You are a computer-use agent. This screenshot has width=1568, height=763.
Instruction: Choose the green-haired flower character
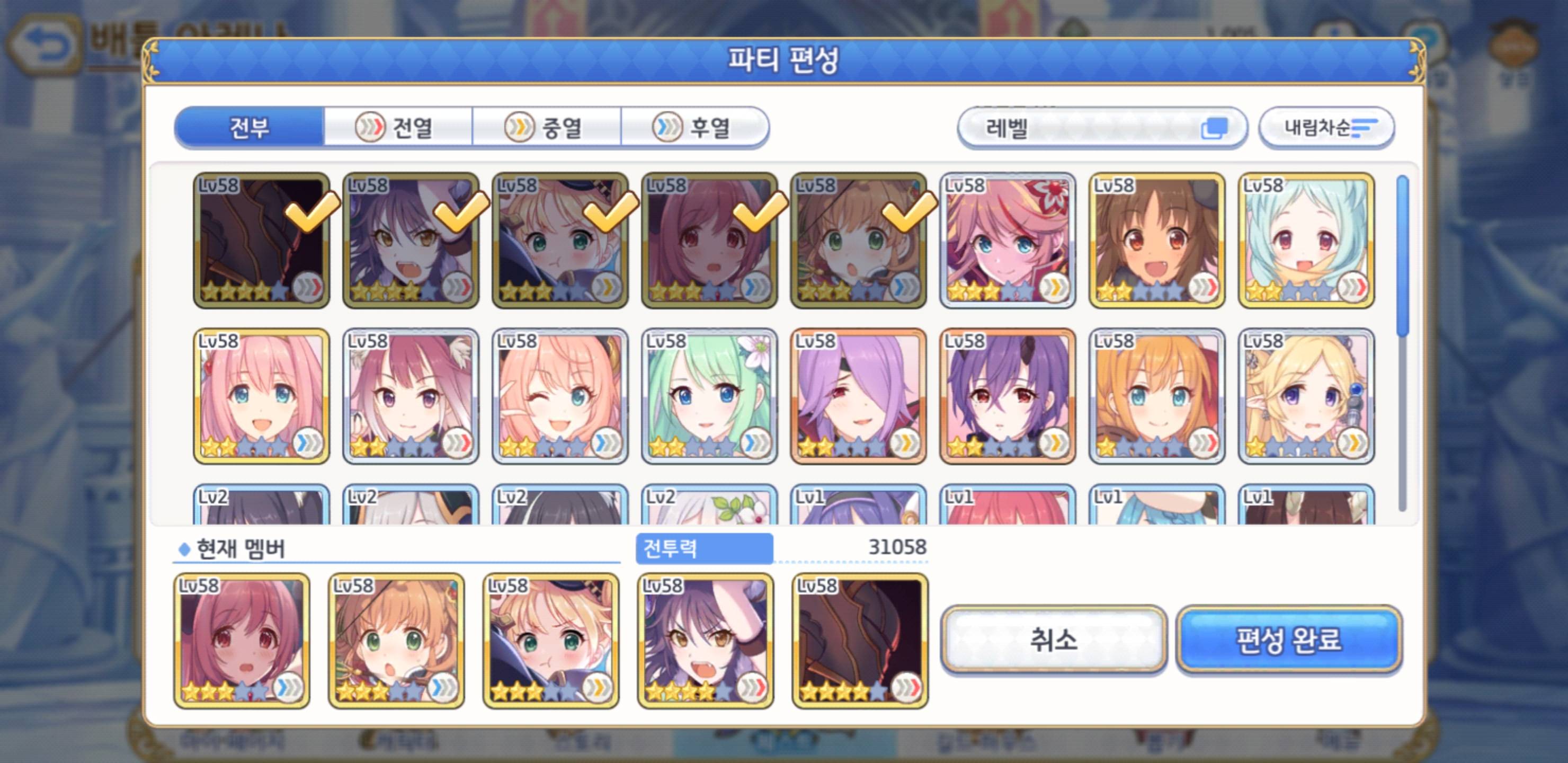[709, 396]
